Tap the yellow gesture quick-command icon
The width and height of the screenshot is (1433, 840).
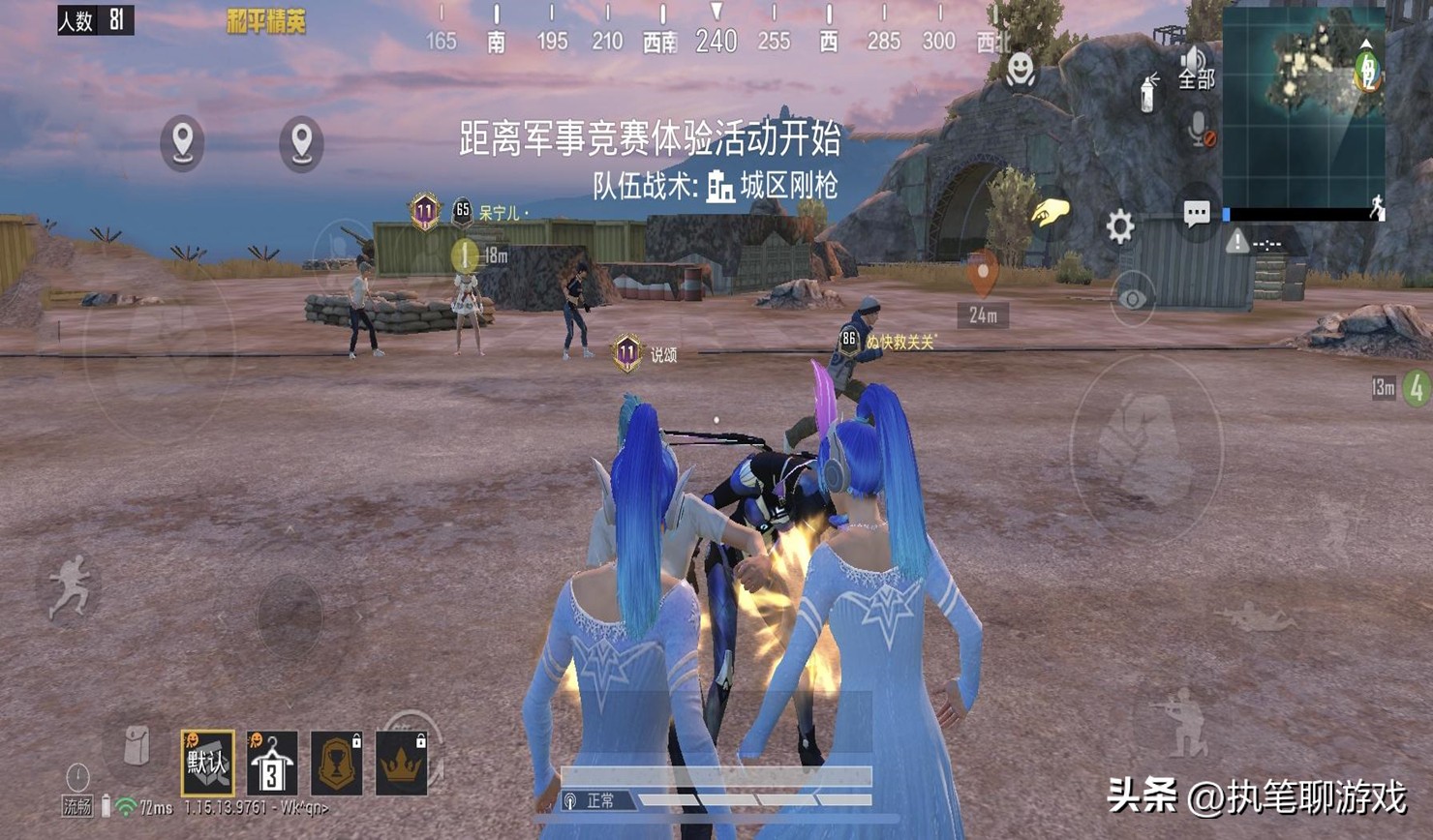pos(1050,214)
